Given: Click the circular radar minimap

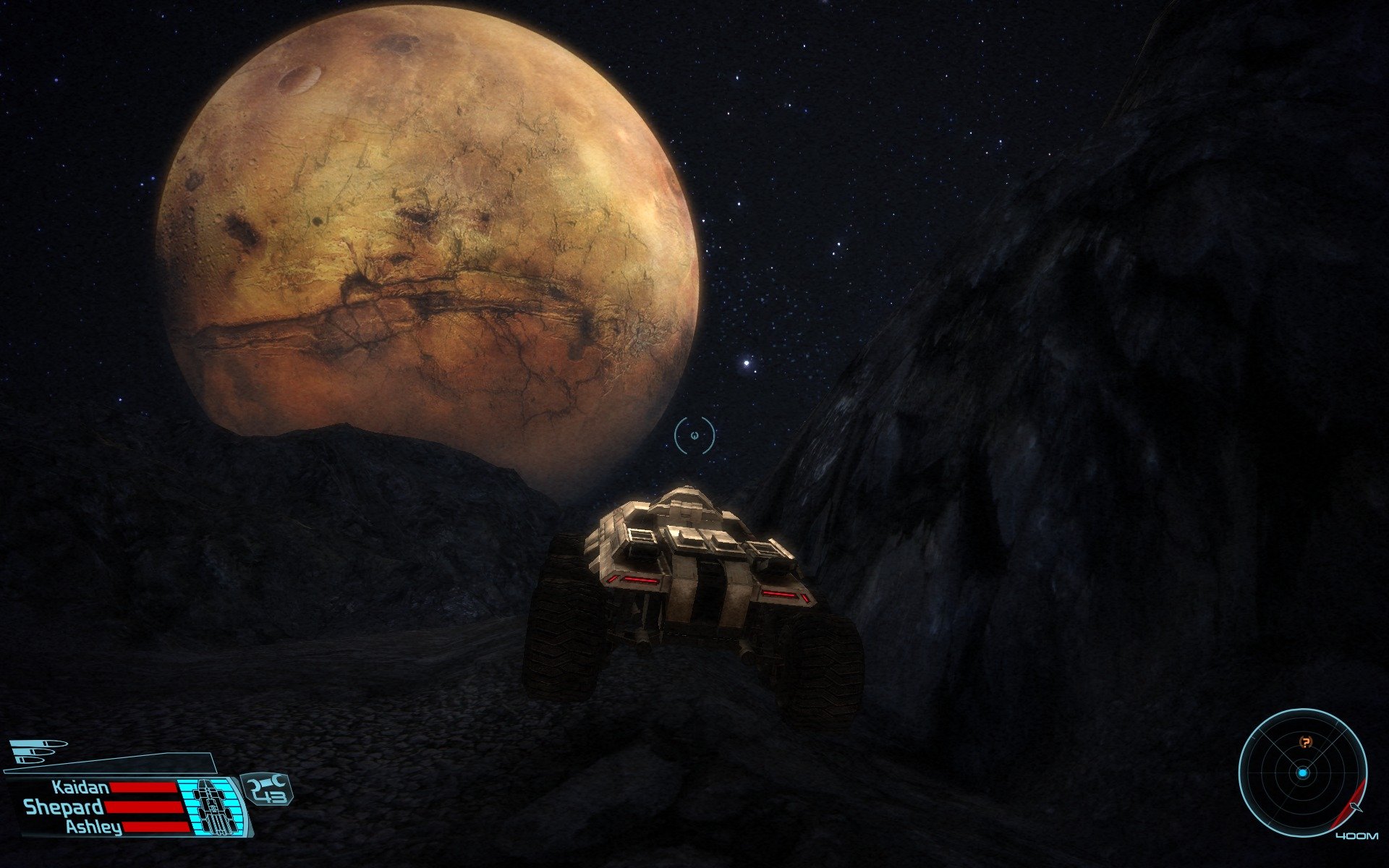Looking at the screenshot, I should [x=1302, y=773].
